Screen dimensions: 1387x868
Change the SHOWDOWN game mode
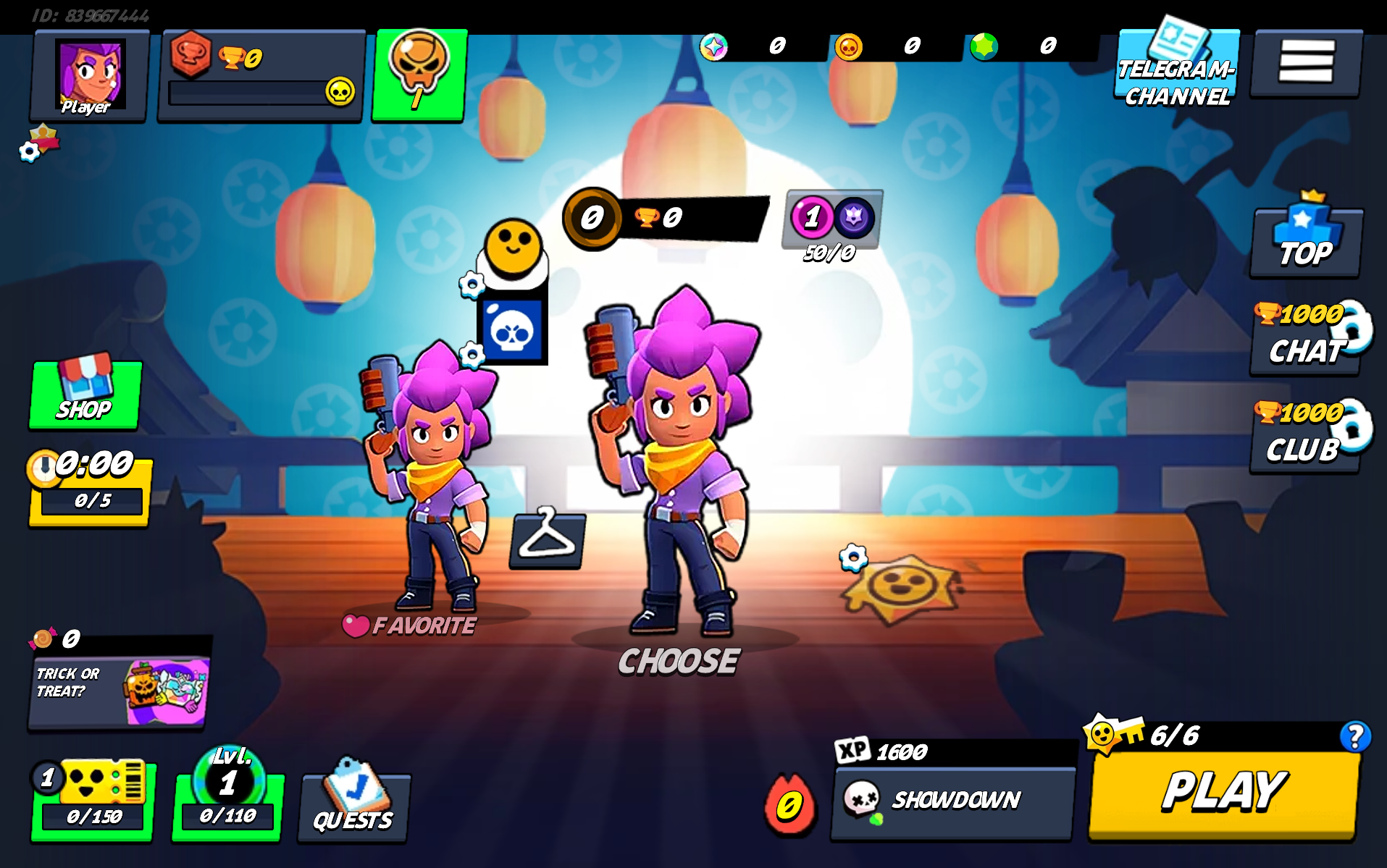(x=952, y=801)
